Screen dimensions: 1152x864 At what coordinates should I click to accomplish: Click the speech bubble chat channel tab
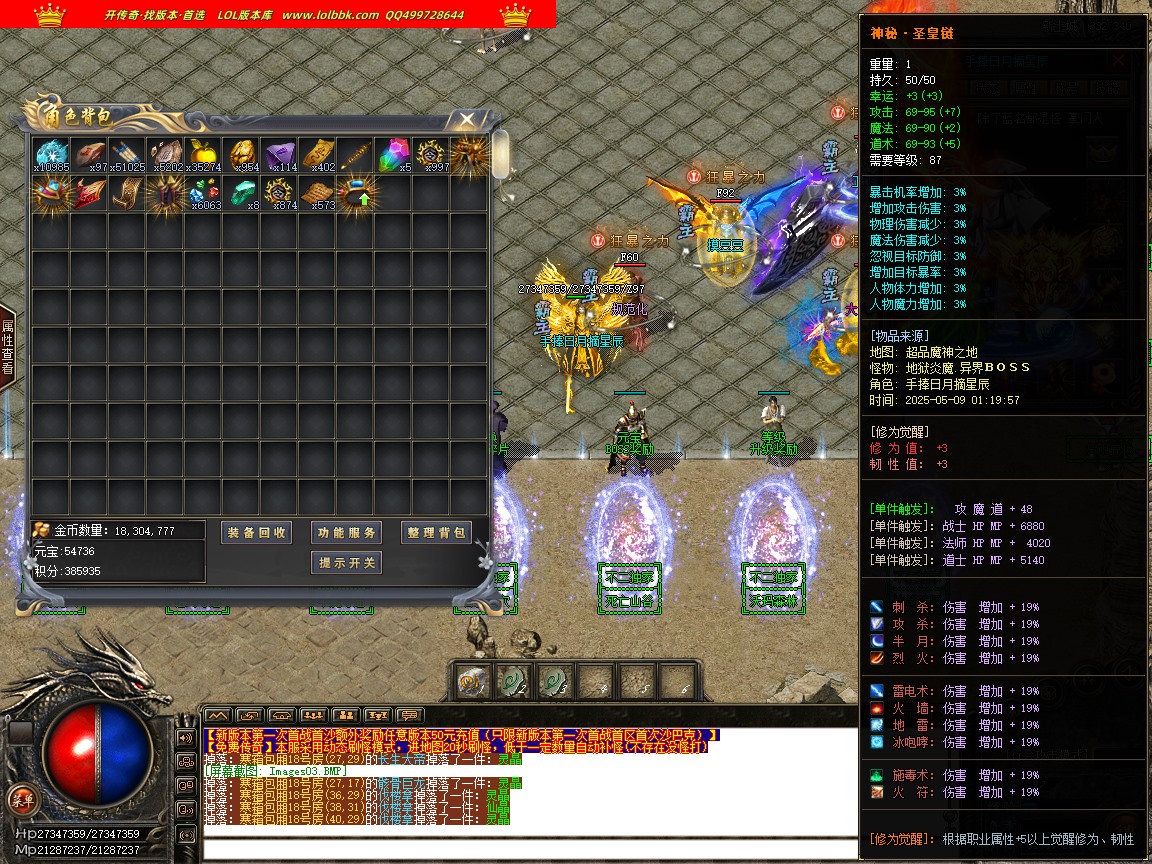[410, 715]
